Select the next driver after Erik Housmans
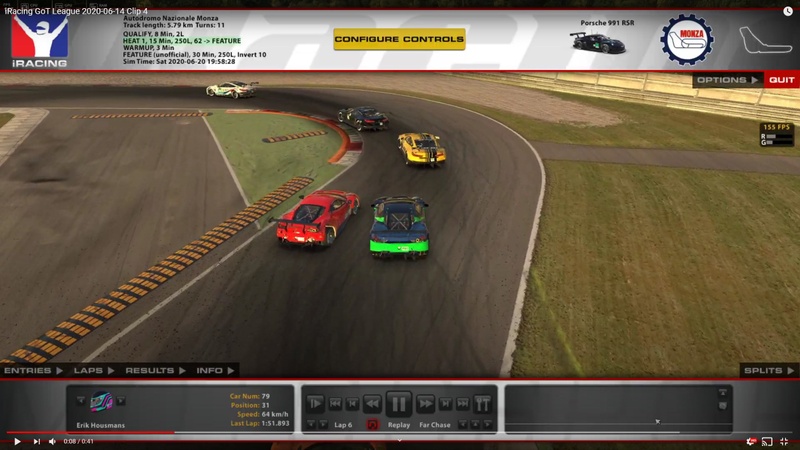This screenshot has height=450, width=800. 122,402
